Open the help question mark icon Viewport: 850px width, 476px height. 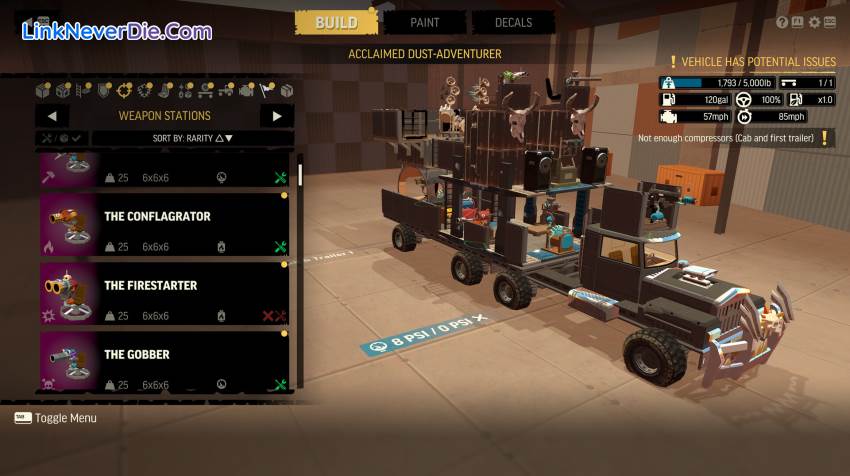pos(782,22)
